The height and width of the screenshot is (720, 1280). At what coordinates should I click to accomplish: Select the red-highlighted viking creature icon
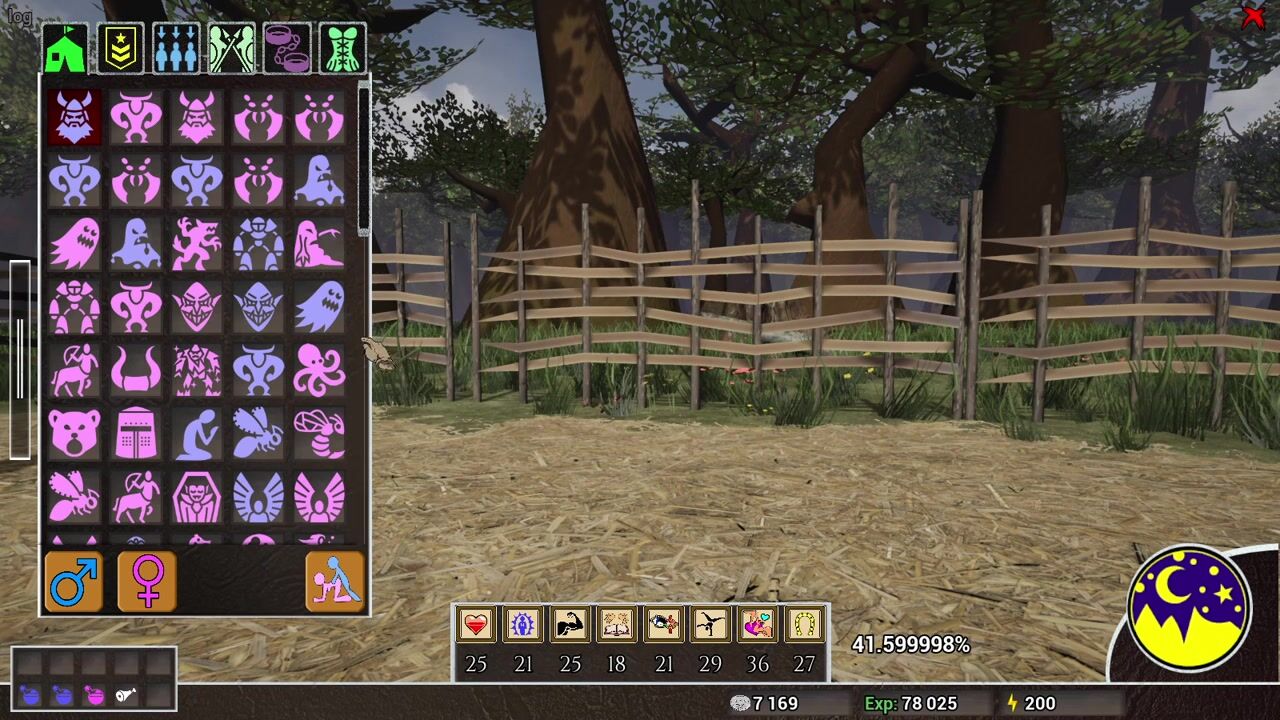click(74, 117)
